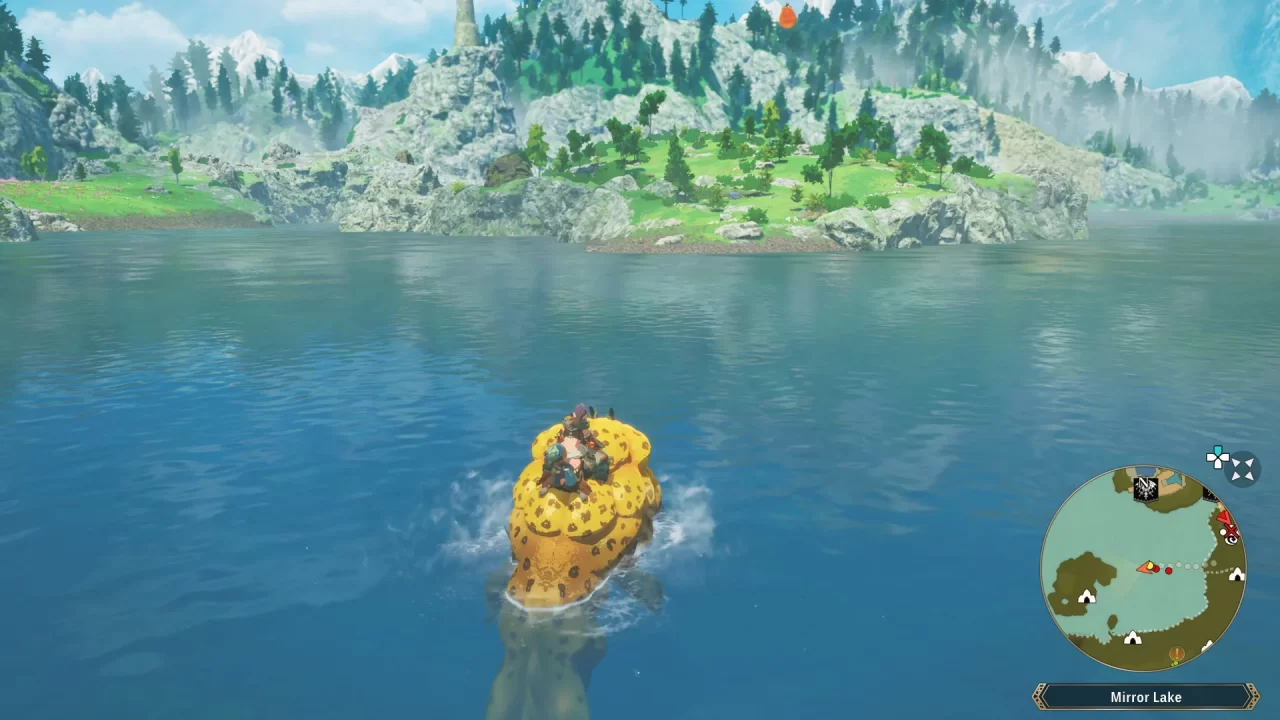Click the teal d-pad control indicator
Image resolution: width=1280 pixels, height=720 pixels.
tap(1217, 457)
